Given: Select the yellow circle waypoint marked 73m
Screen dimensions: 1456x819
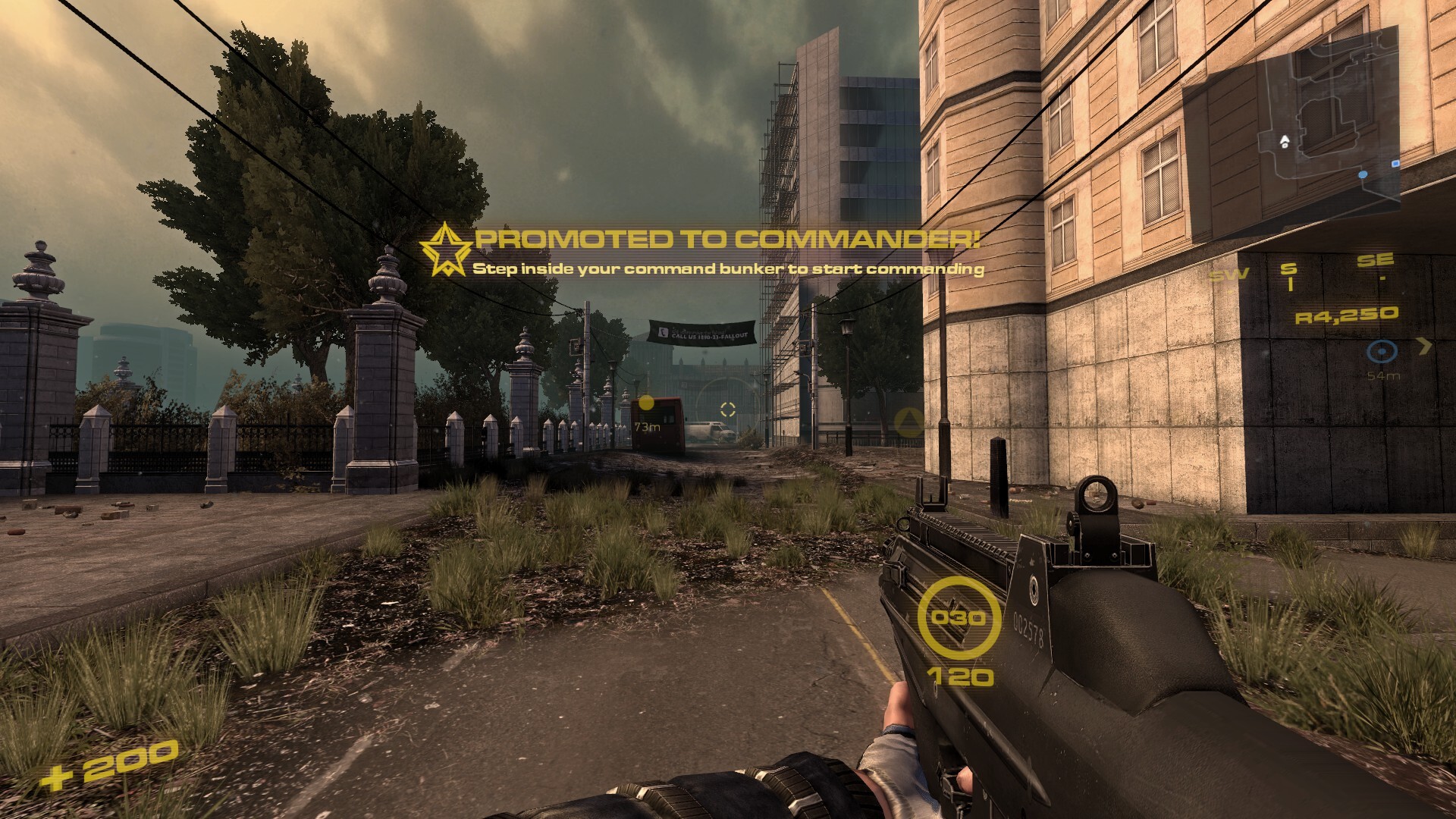Looking at the screenshot, I should 646,403.
